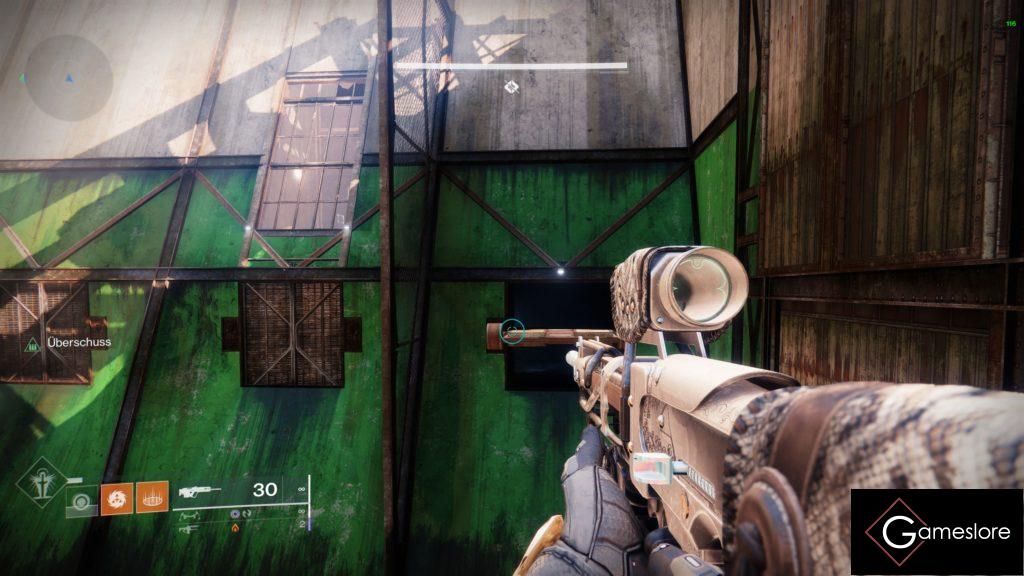Activate the orange spiked-ring class ability
The height and width of the screenshot is (576, 1024).
click(151, 498)
